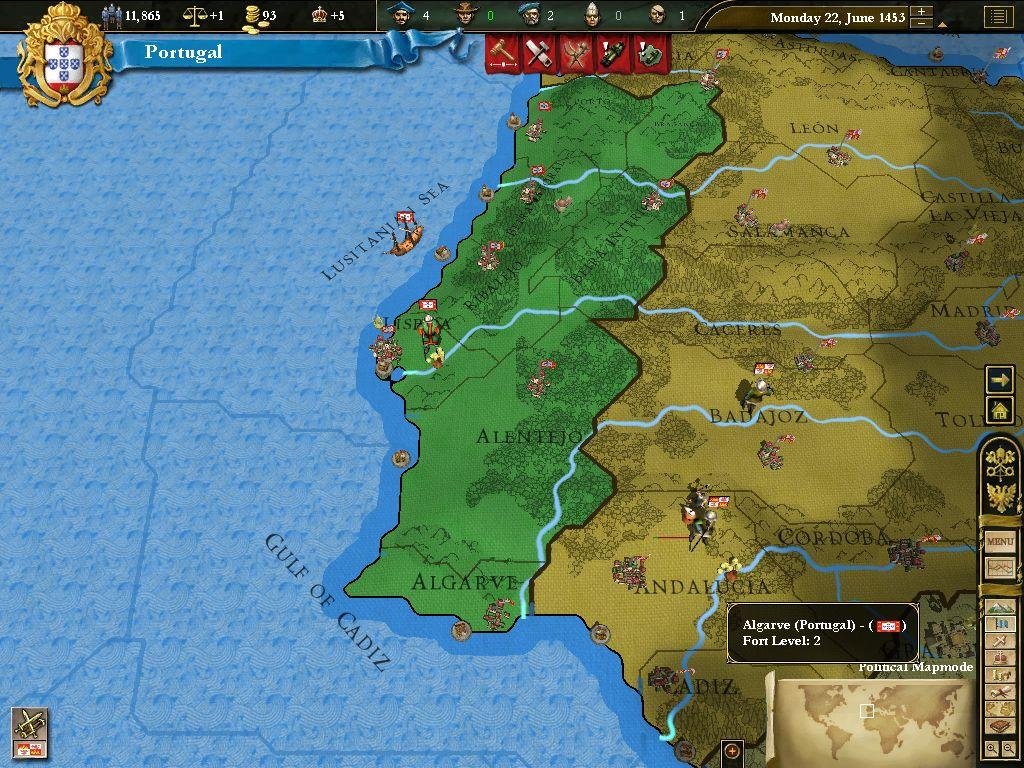The width and height of the screenshot is (1024, 768).
Task: Open the MENU button
Action: coord(1000,542)
